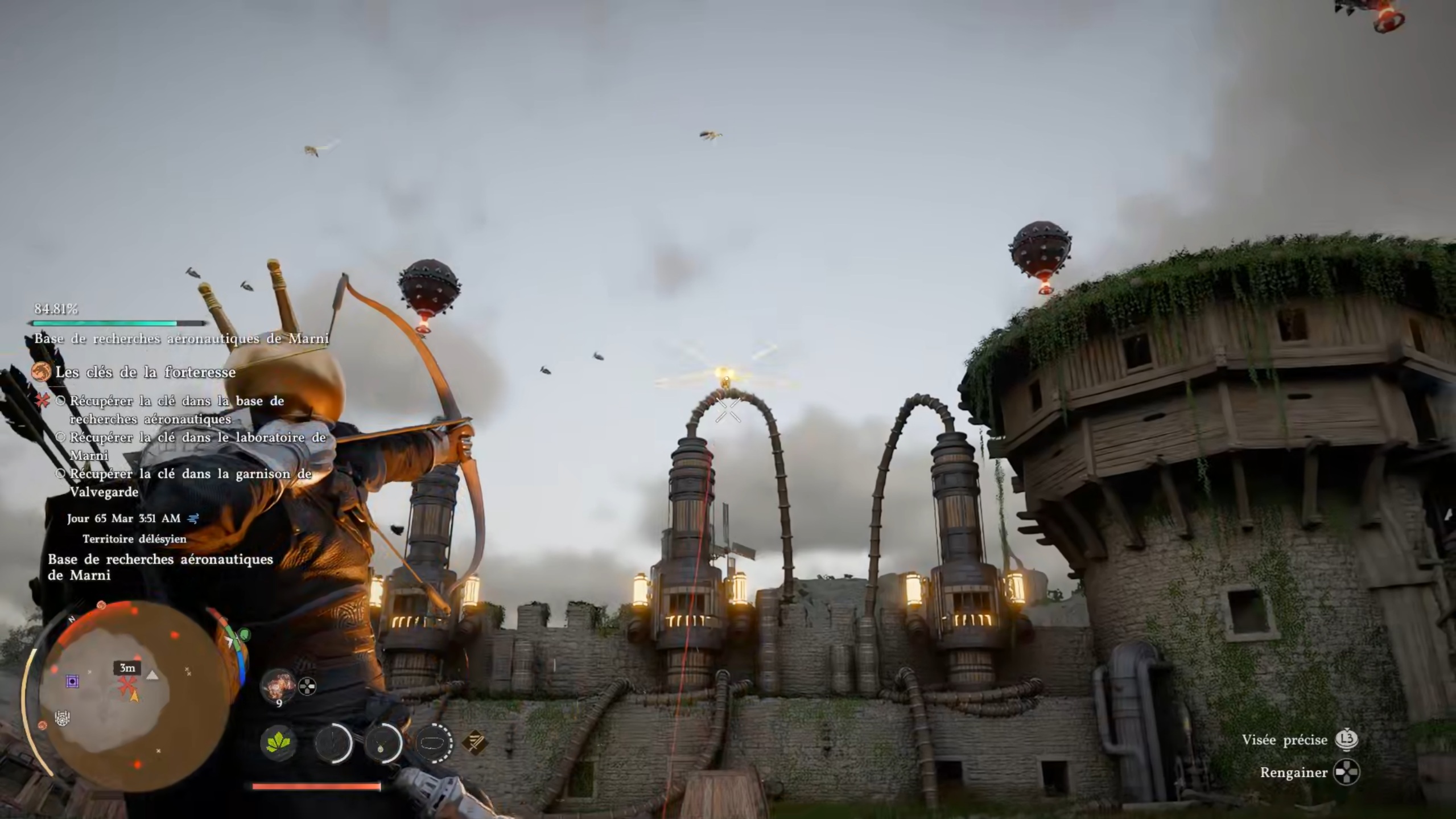
Task: Select the purple square marker on minimap
Action: coord(72,681)
